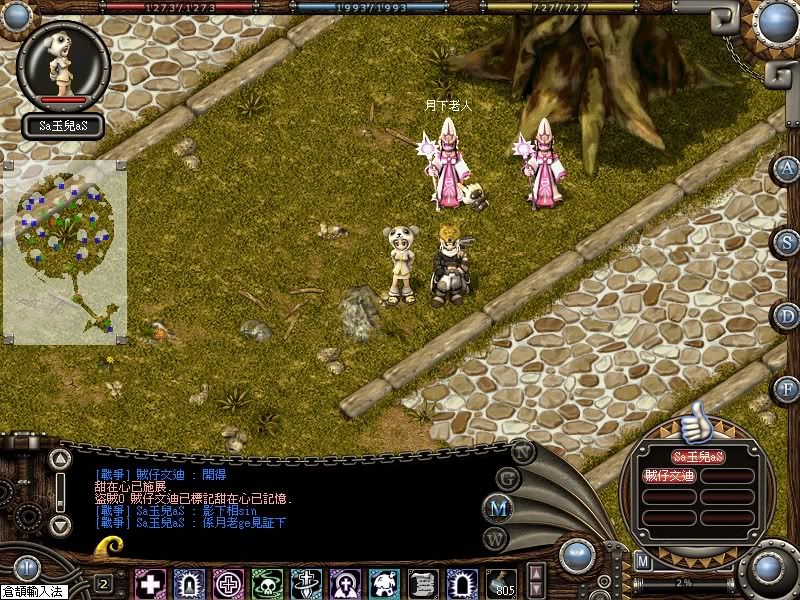Viewport: 800px width, 600px height.
Task: Select party leader Sa玉兒aS entry
Action: click(697, 457)
